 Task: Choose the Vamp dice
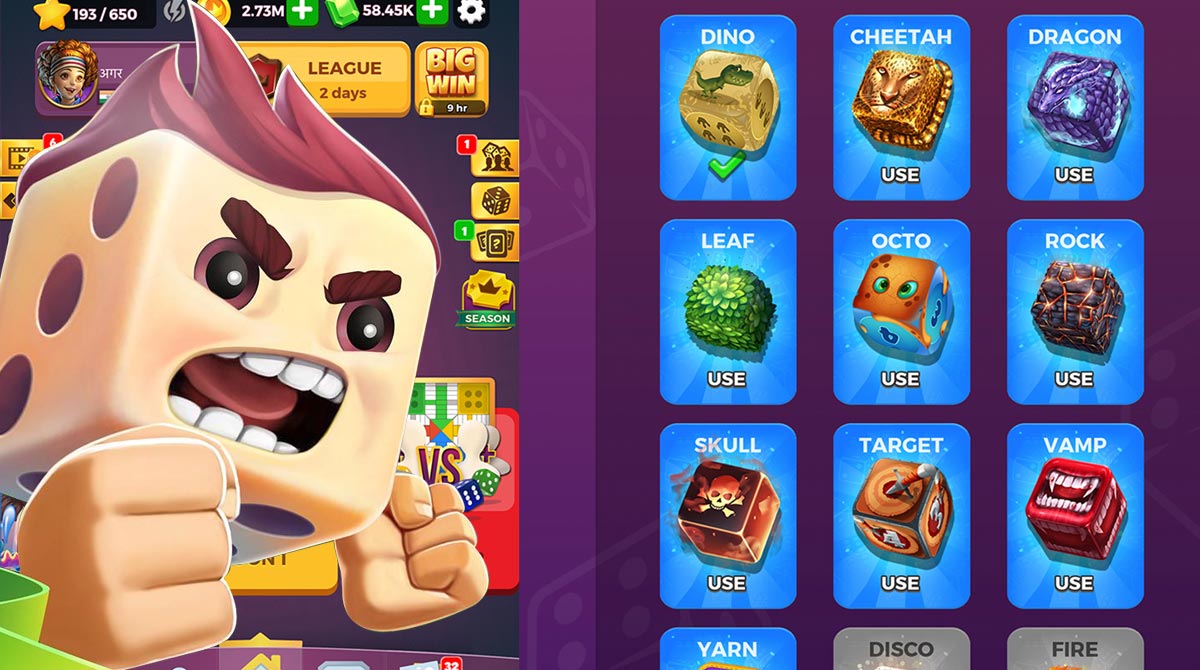click(x=1074, y=583)
